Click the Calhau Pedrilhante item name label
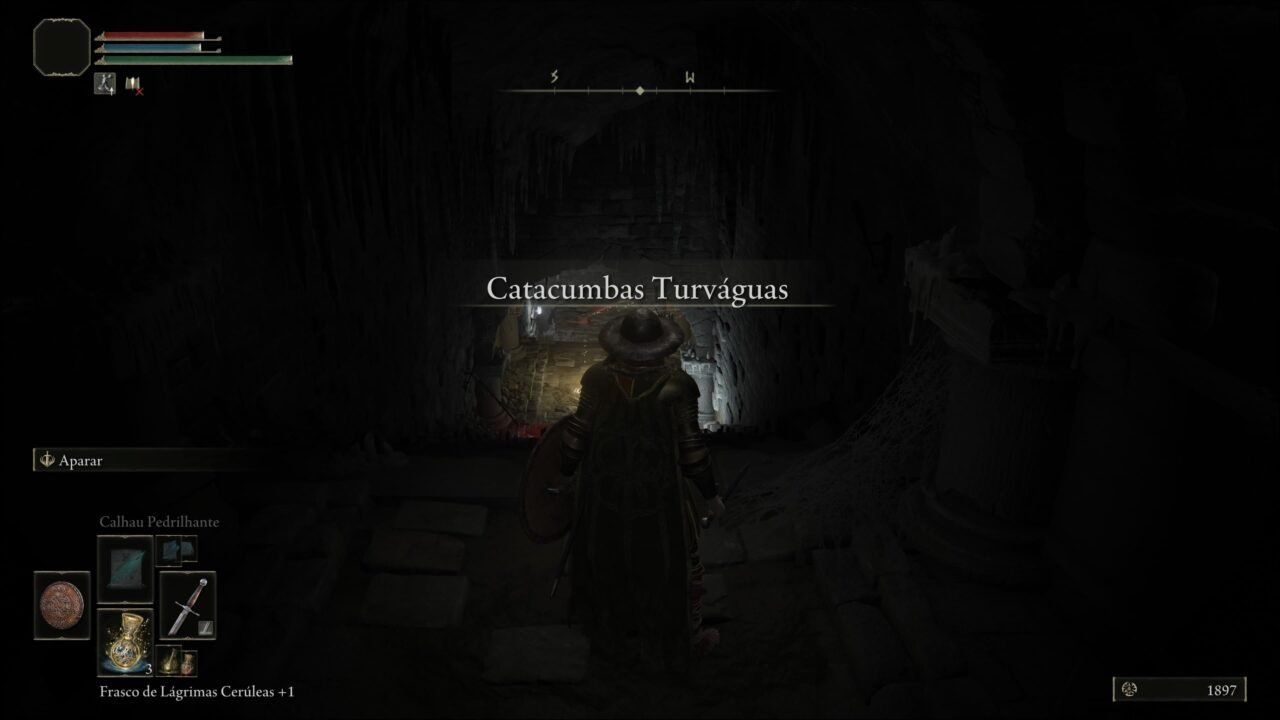The image size is (1280, 720). 162,521
